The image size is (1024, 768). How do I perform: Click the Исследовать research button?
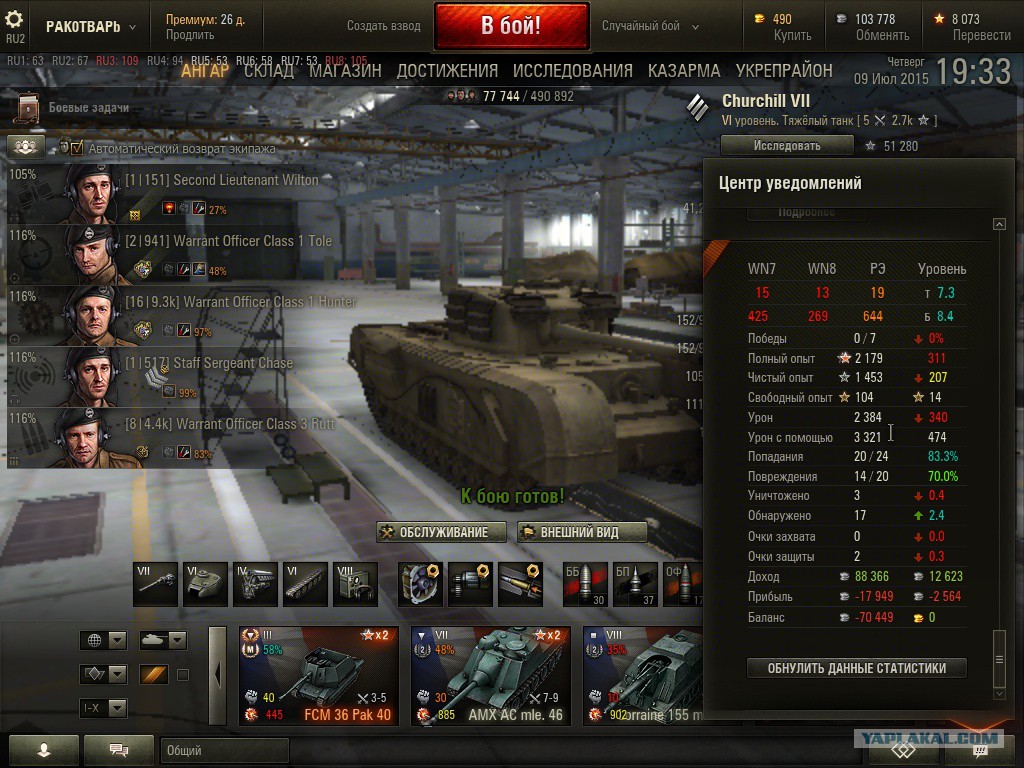pos(787,146)
